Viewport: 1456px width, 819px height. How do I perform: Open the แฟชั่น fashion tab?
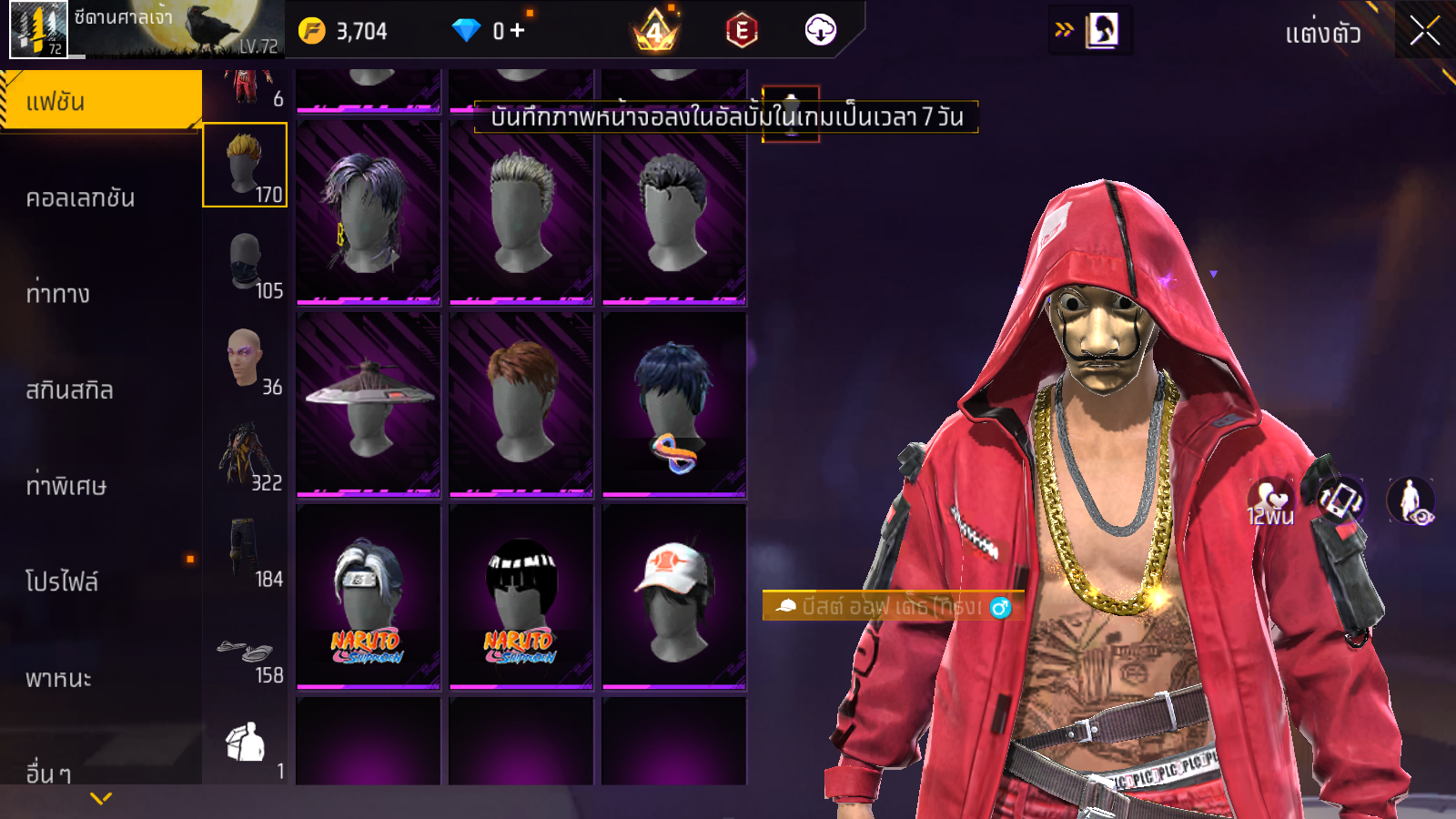coord(100,101)
